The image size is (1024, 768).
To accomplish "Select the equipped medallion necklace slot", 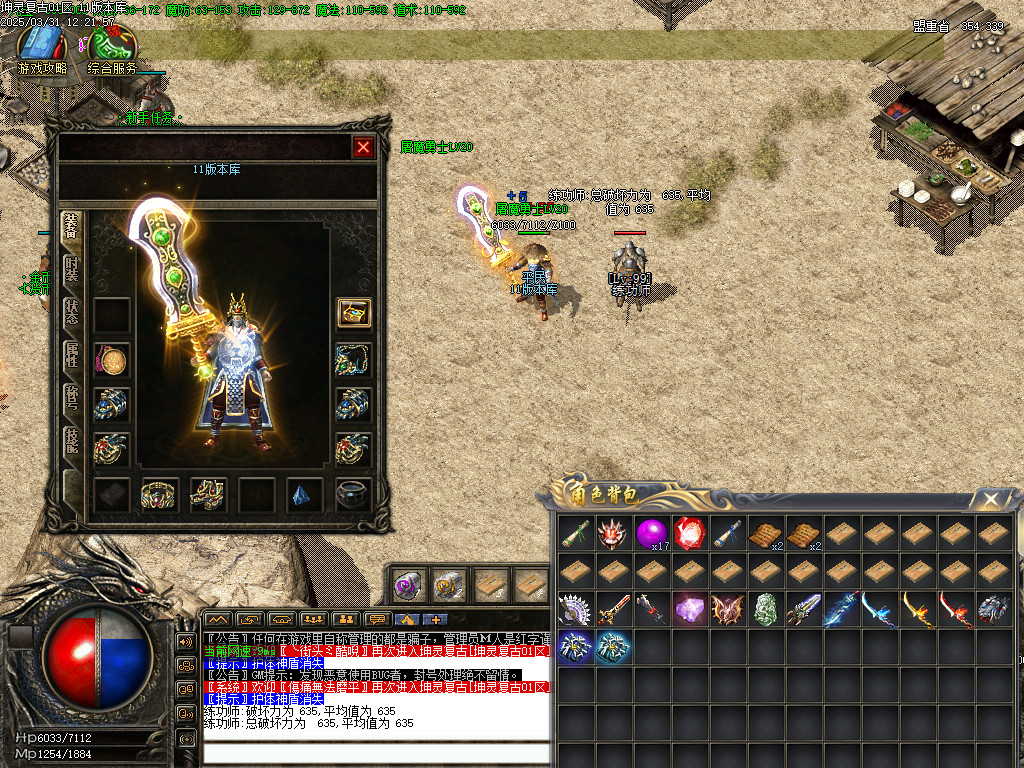I will [x=111, y=361].
